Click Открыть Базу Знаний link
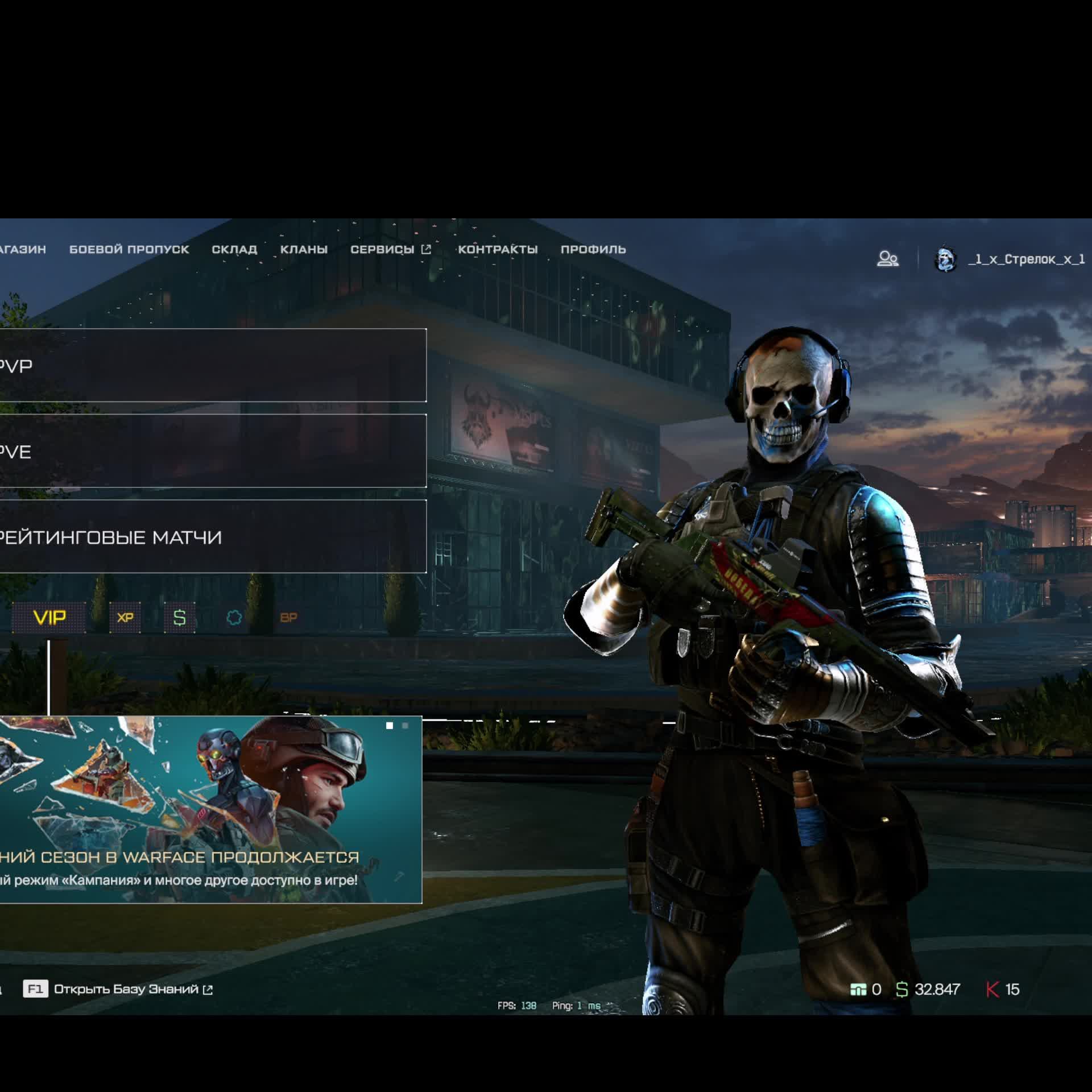Viewport: 1092px width, 1092px height. (x=126, y=989)
